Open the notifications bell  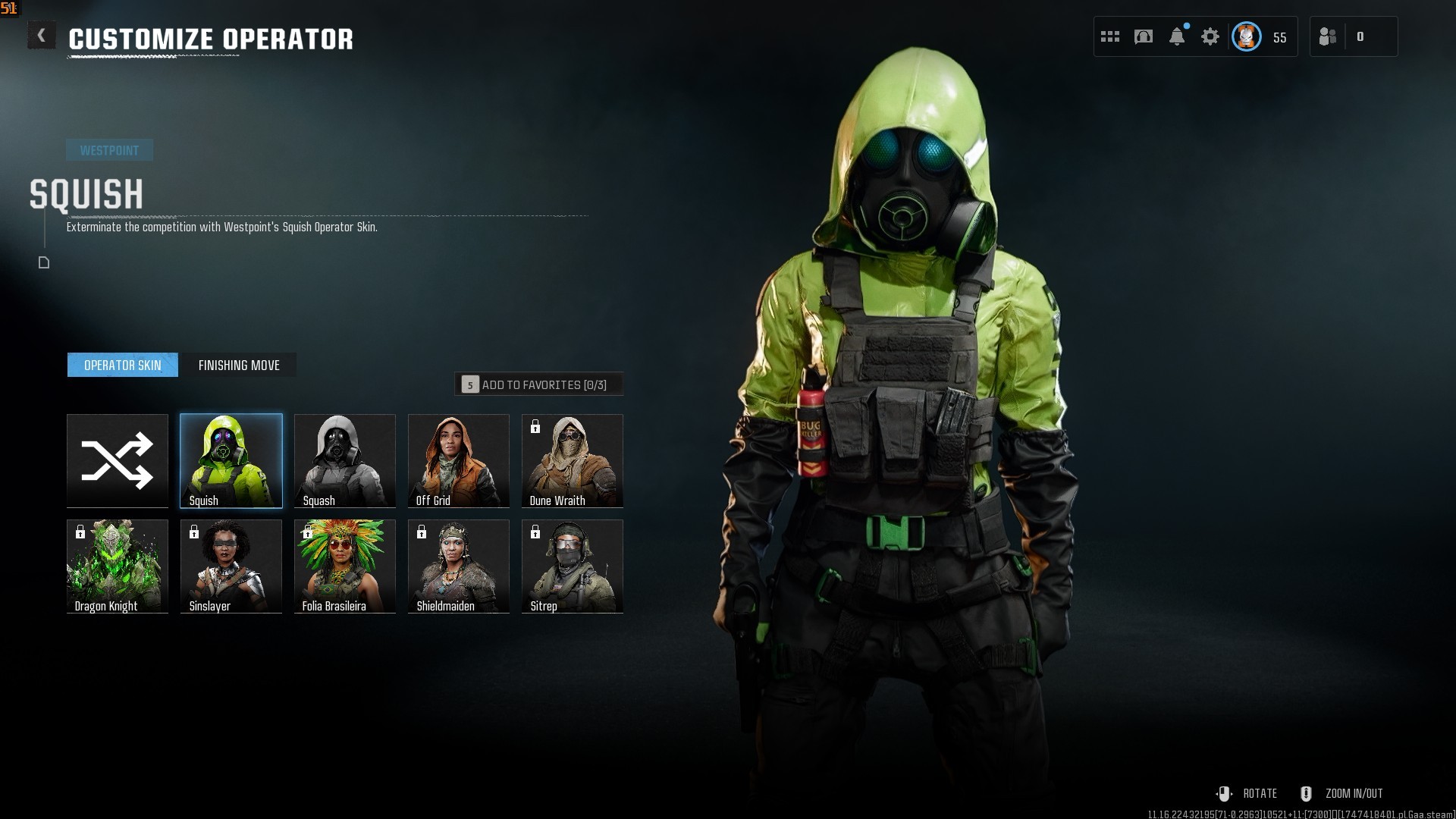[1177, 36]
